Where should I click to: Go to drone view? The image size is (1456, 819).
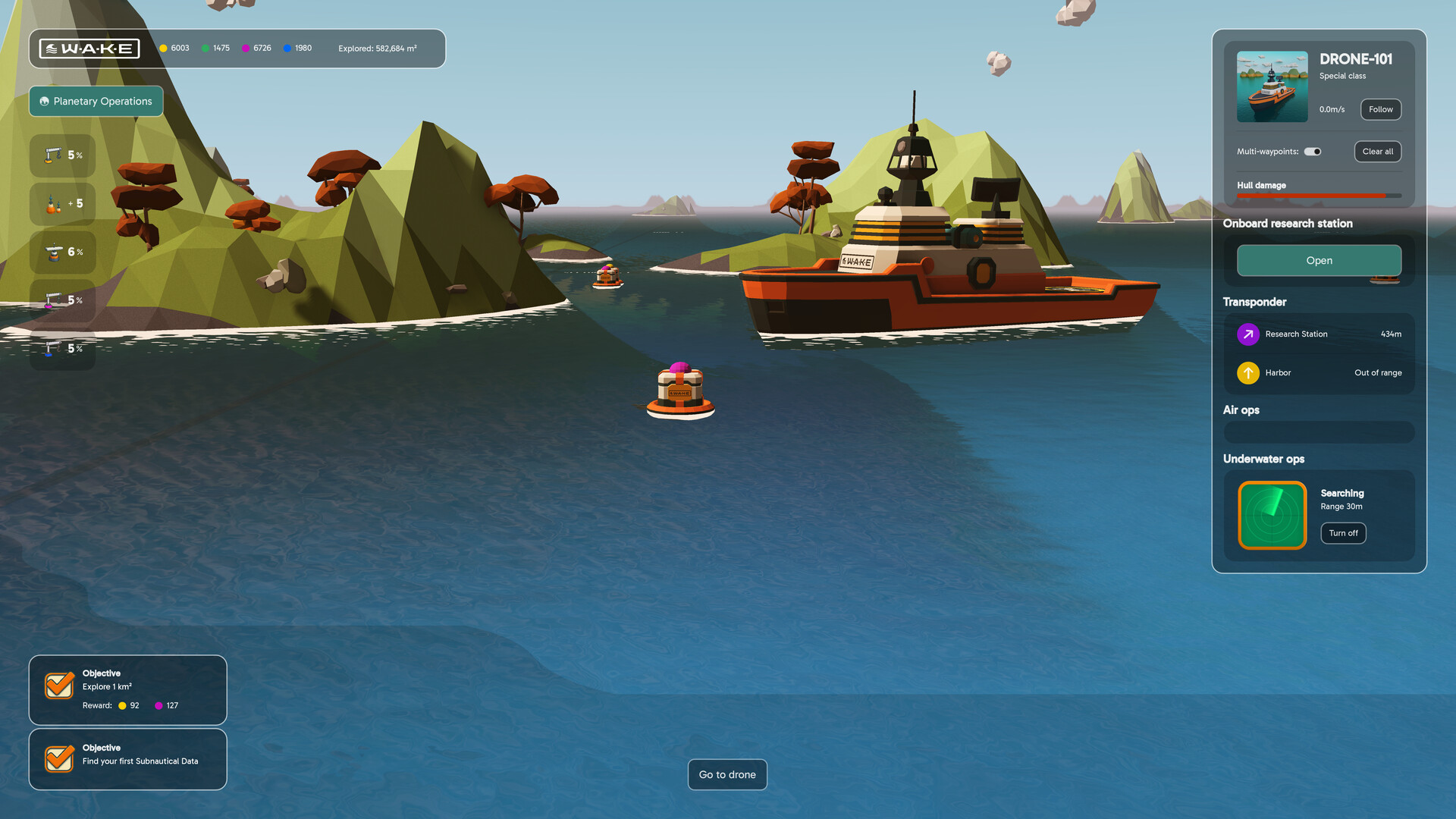727,774
